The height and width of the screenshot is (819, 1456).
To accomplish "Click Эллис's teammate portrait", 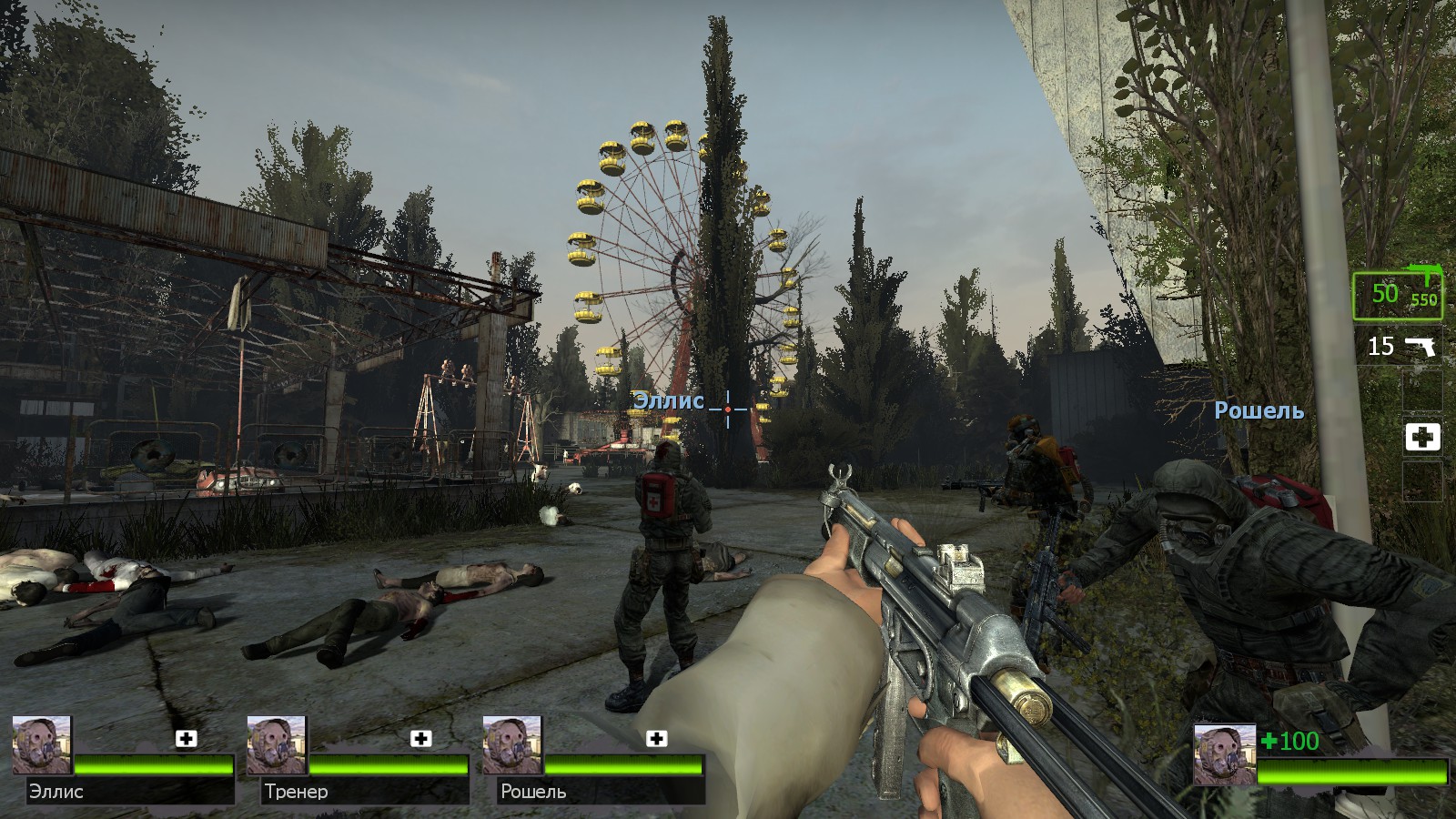I will tap(42, 745).
